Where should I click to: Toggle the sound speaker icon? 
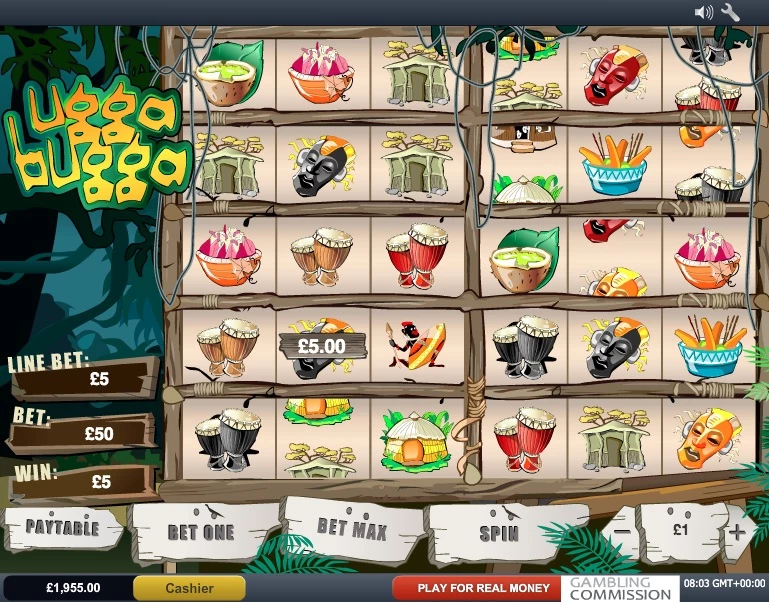coord(704,12)
